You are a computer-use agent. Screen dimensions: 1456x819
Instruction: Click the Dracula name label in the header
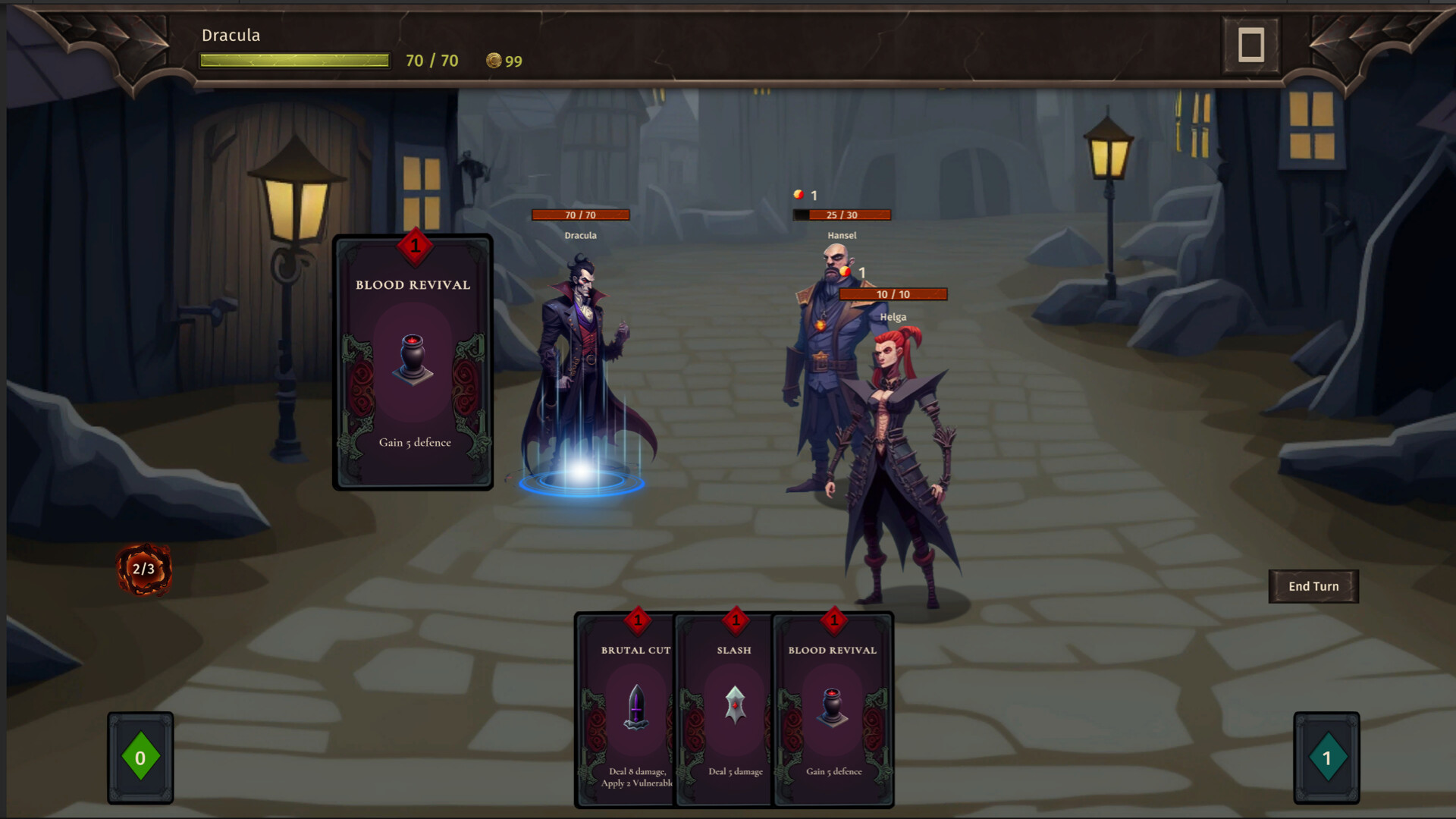[x=230, y=35]
